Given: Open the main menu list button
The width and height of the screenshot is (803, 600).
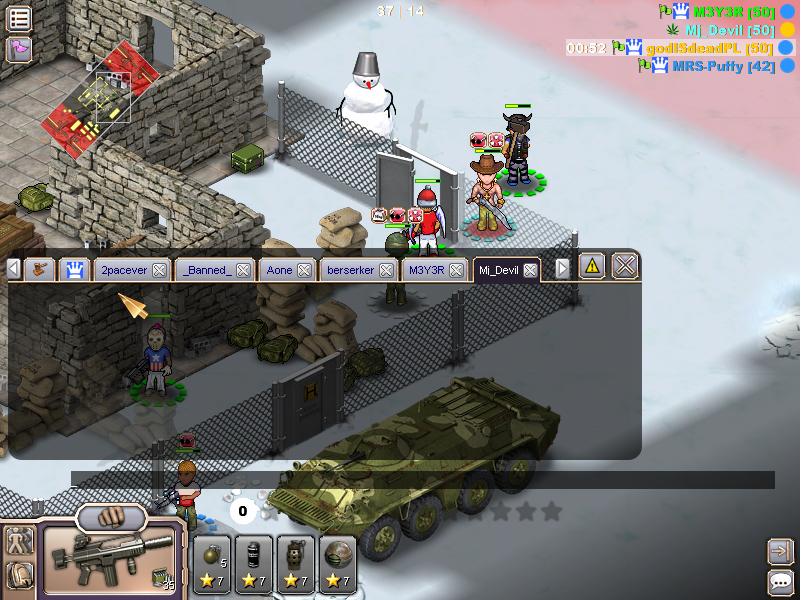Looking at the screenshot, I should pyautogui.click(x=19, y=18).
